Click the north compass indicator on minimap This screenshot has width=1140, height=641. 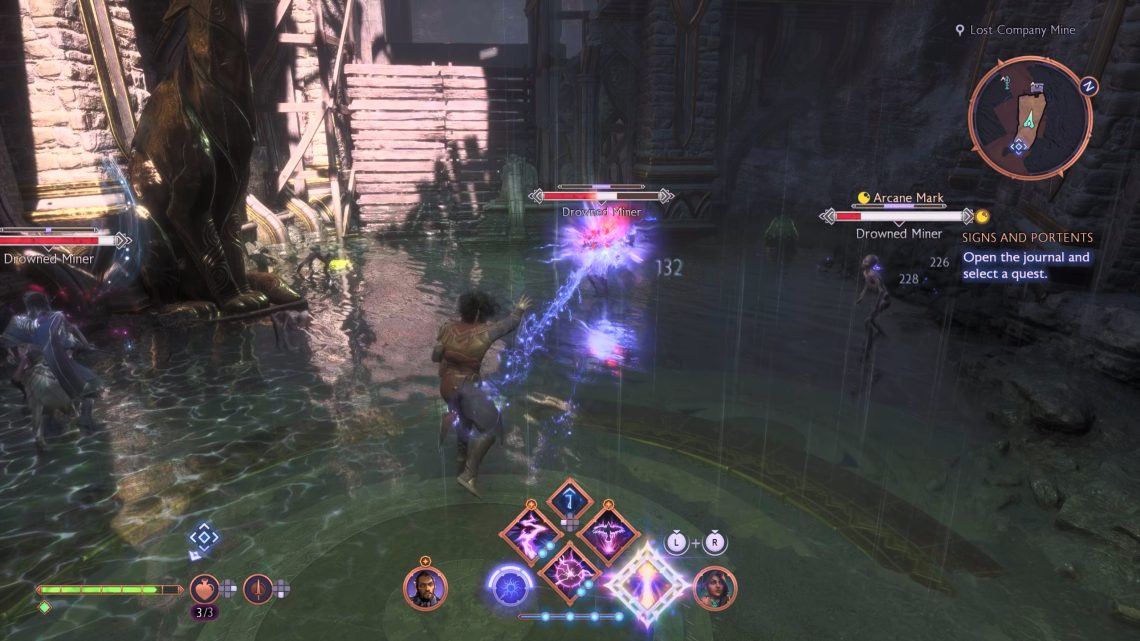pos(1089,86)
